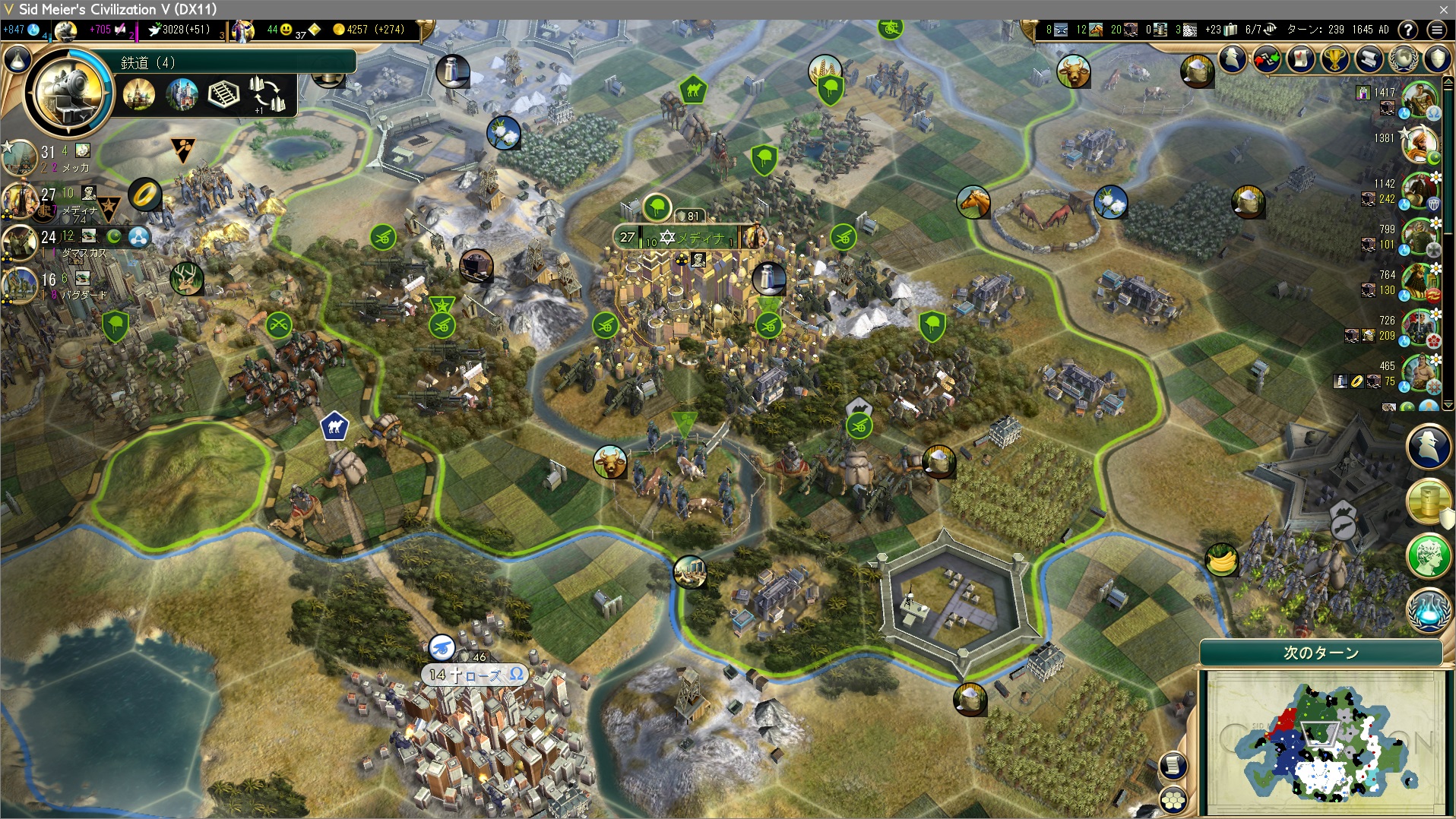Click the steam locomotive research portrait
Viewport: 1456px width, 819px height.
pos(68,93)
